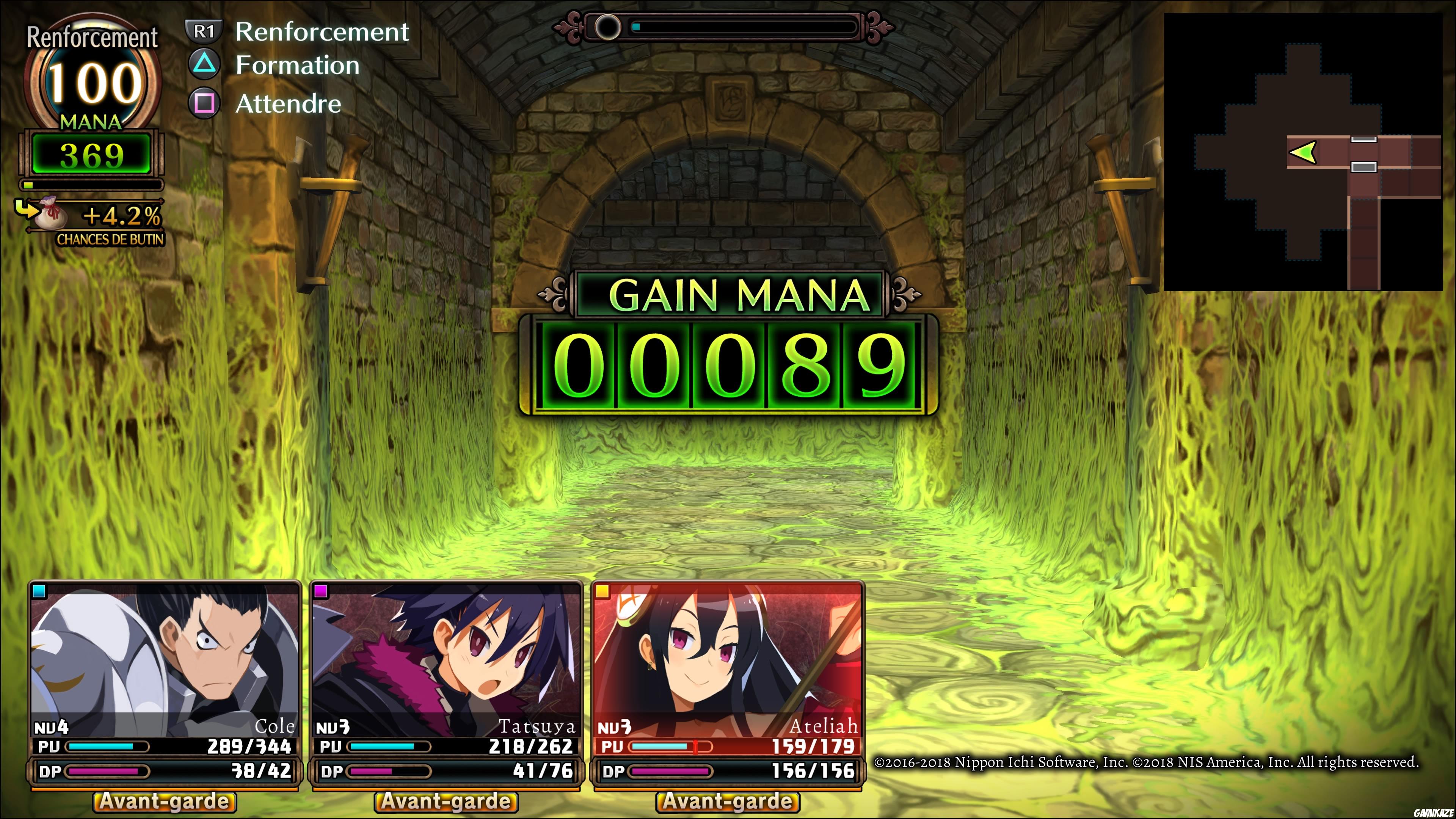Select the Attendre menu entry
This screenshot has width=1456, height=819.
288,104
